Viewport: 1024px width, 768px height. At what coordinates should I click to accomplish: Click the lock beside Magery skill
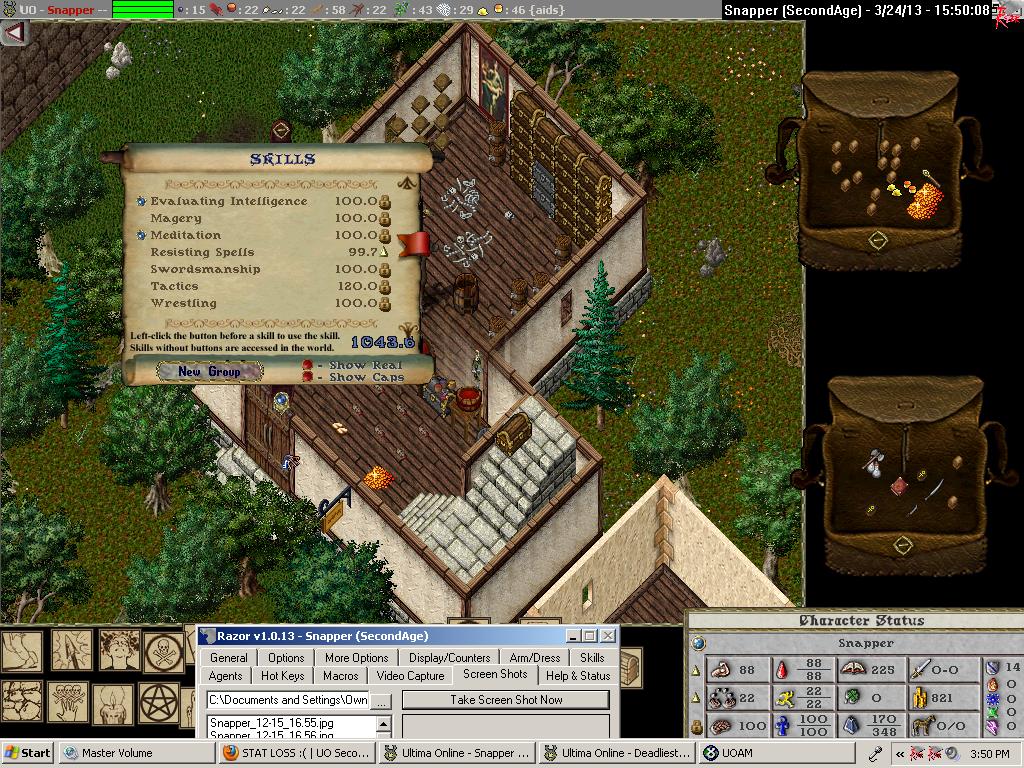coord(385,218)
